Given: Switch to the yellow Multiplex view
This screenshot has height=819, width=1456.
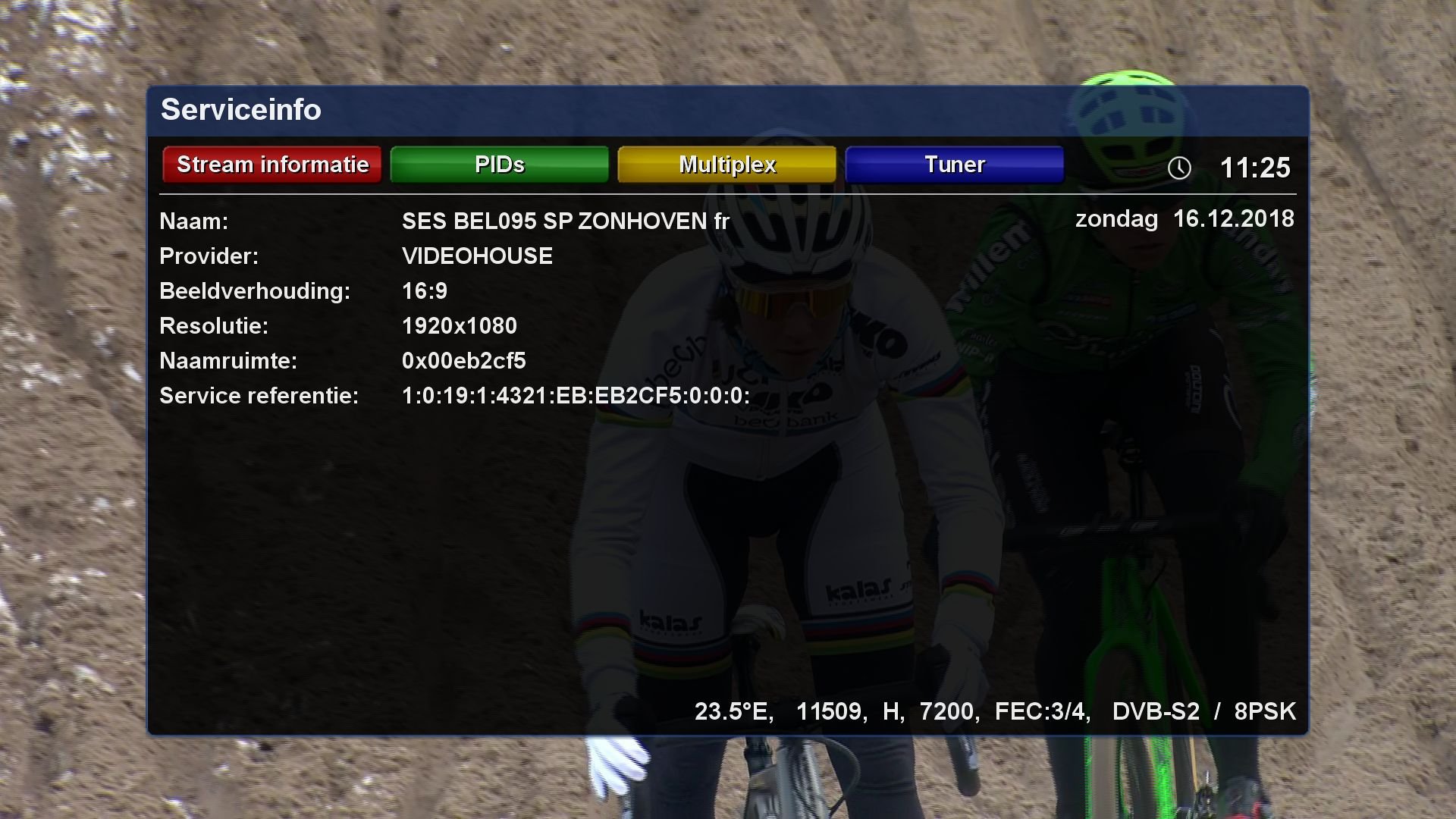Looking at the screenshot, I should [x=726, y=164].
